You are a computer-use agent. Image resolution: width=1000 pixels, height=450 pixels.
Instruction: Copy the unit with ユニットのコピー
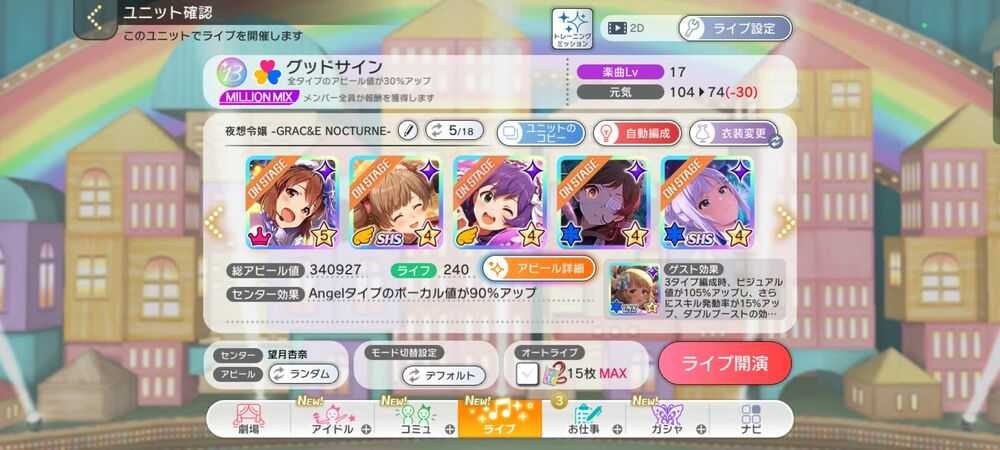tap(539, 132)
